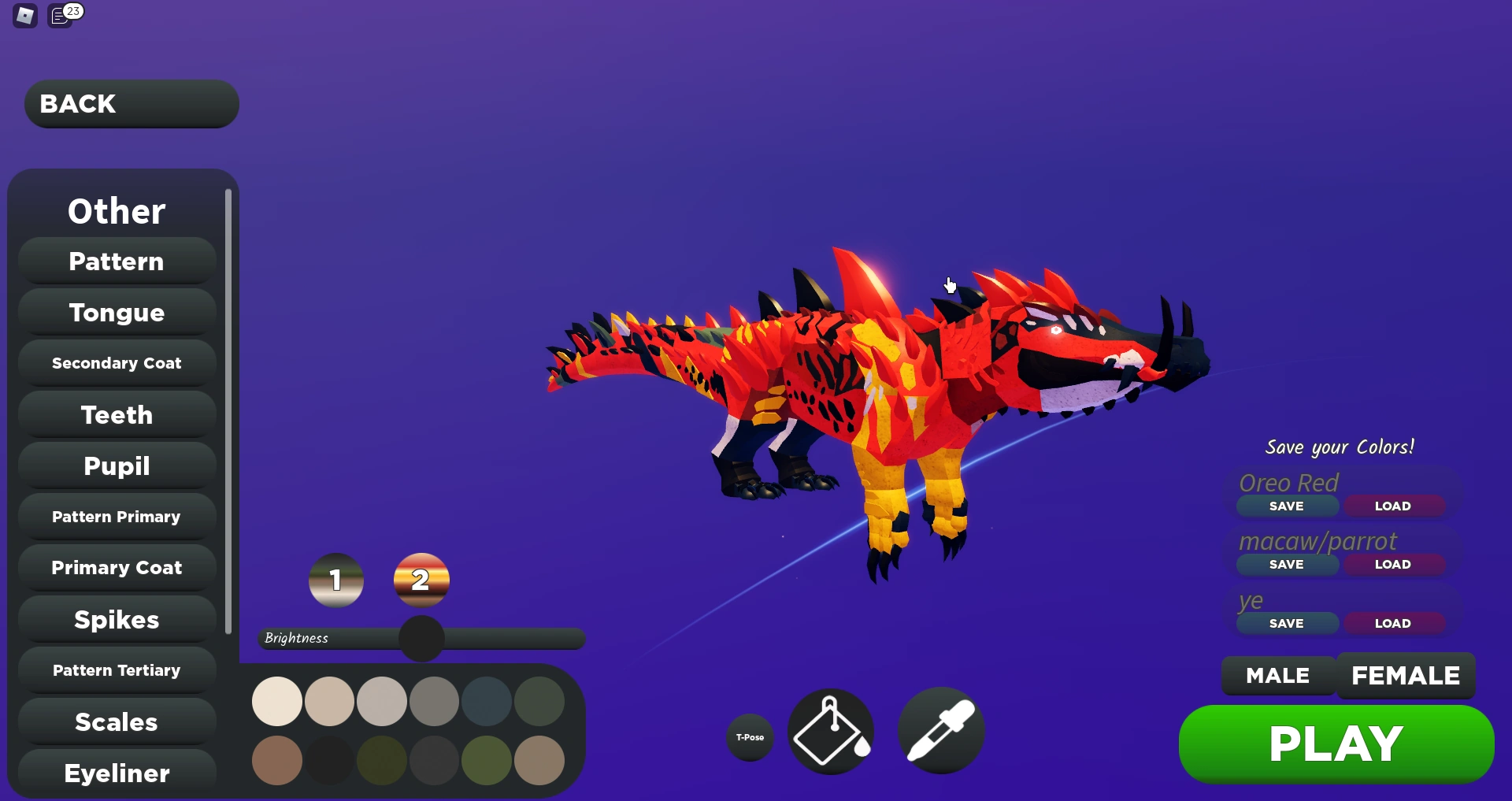The height and width of the screenshot is (801, 1512).
Task: Adjust the Brightness slider handle
Action: pos(421,639)
